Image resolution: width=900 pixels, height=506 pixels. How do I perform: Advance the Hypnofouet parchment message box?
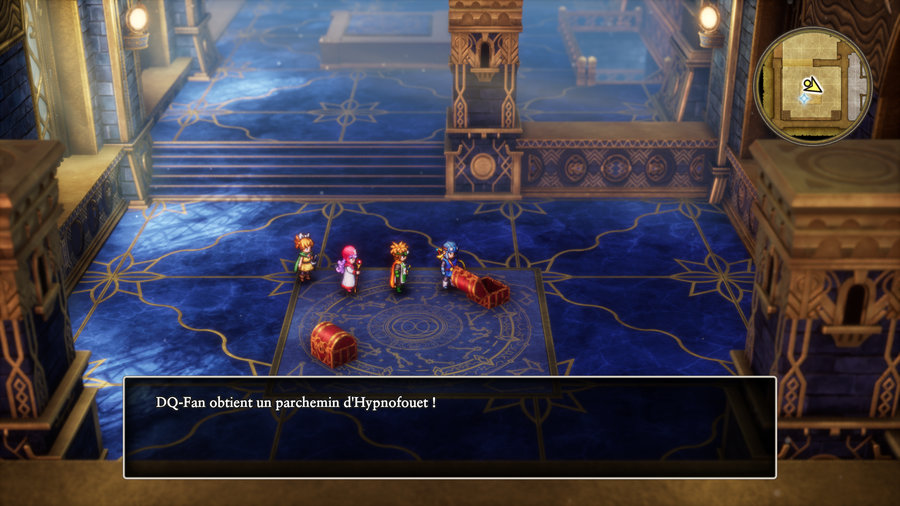coord(449,427)
